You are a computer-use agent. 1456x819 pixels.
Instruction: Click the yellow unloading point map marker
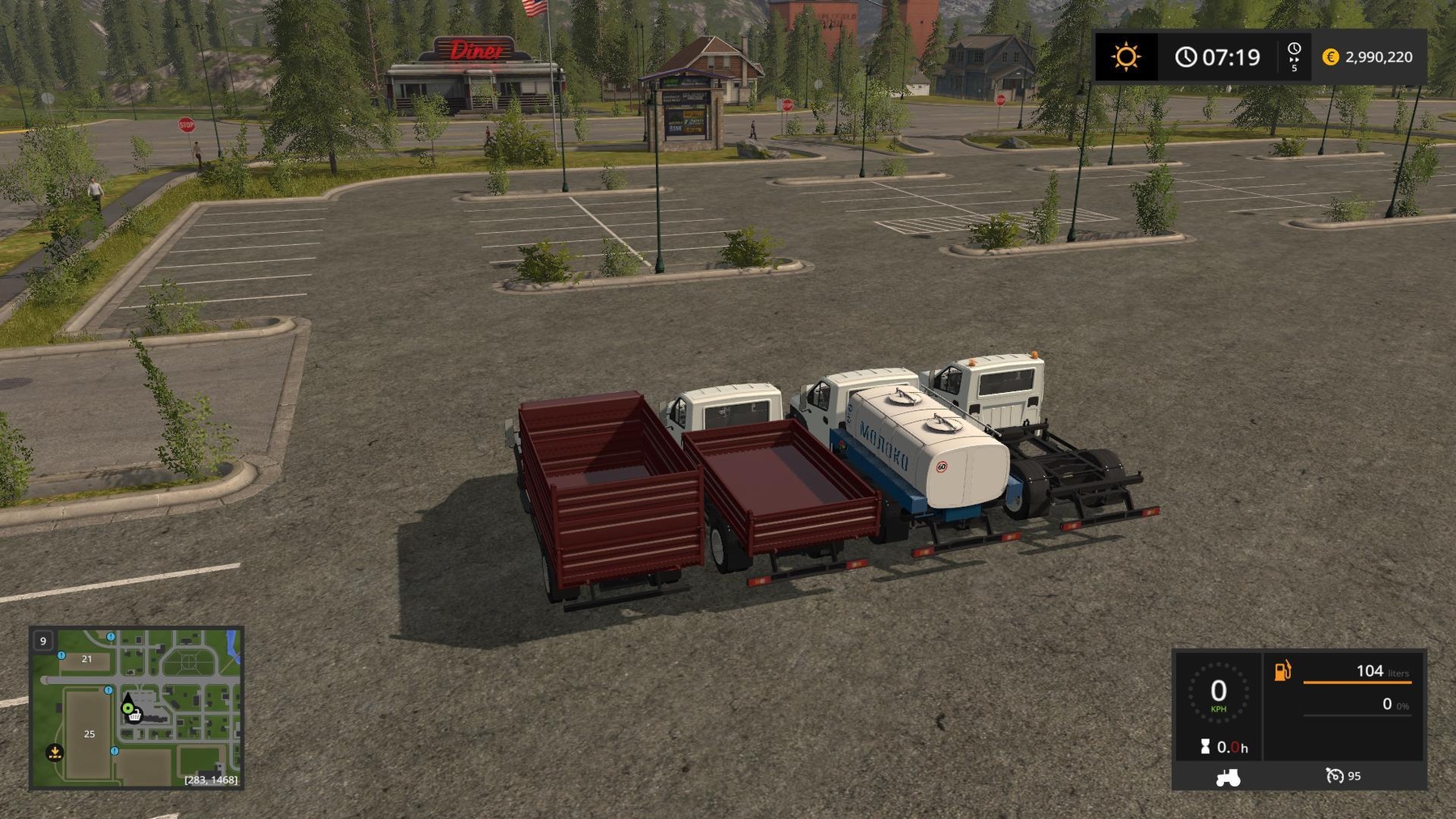[54, 753]
